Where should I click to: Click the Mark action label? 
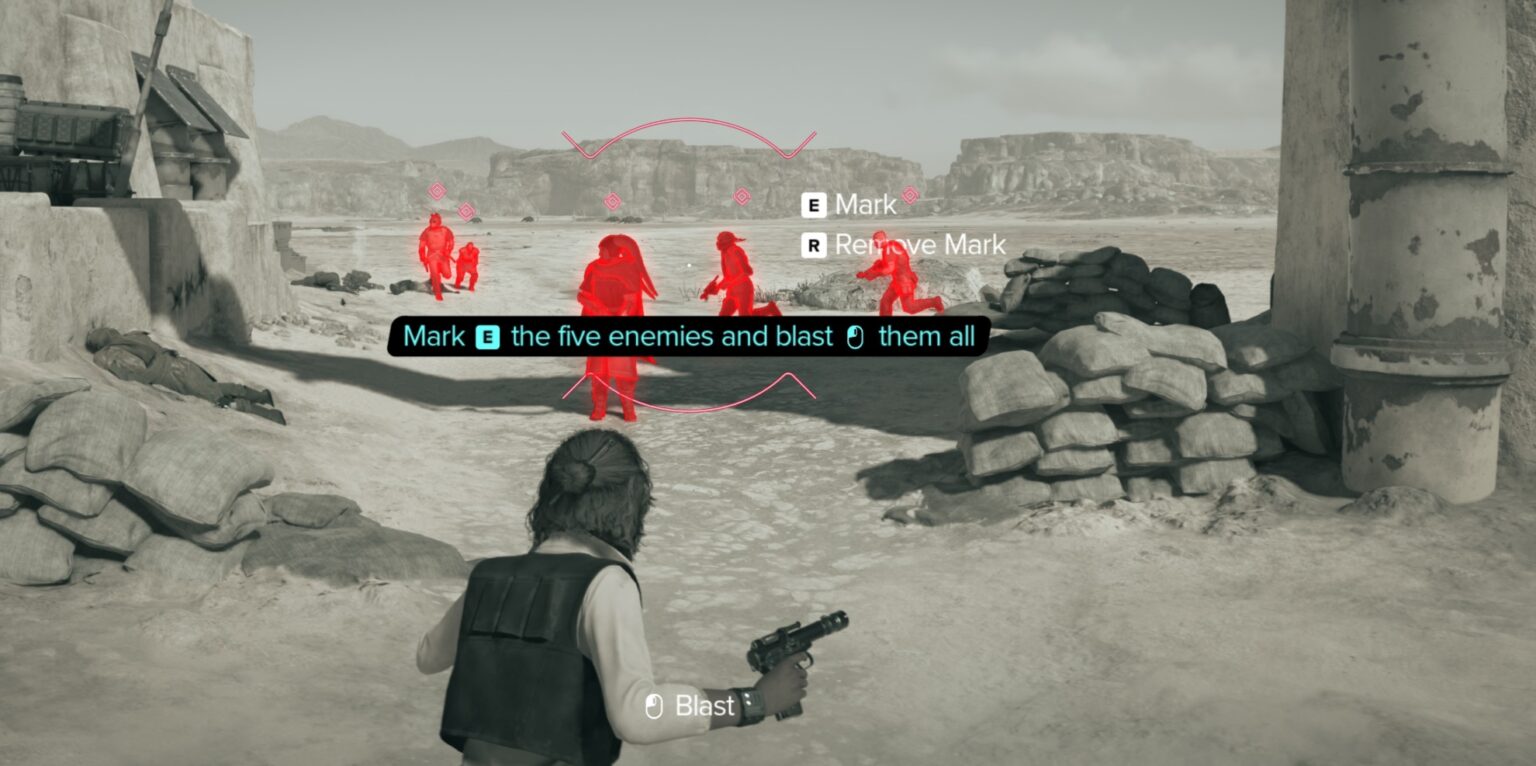865,205
